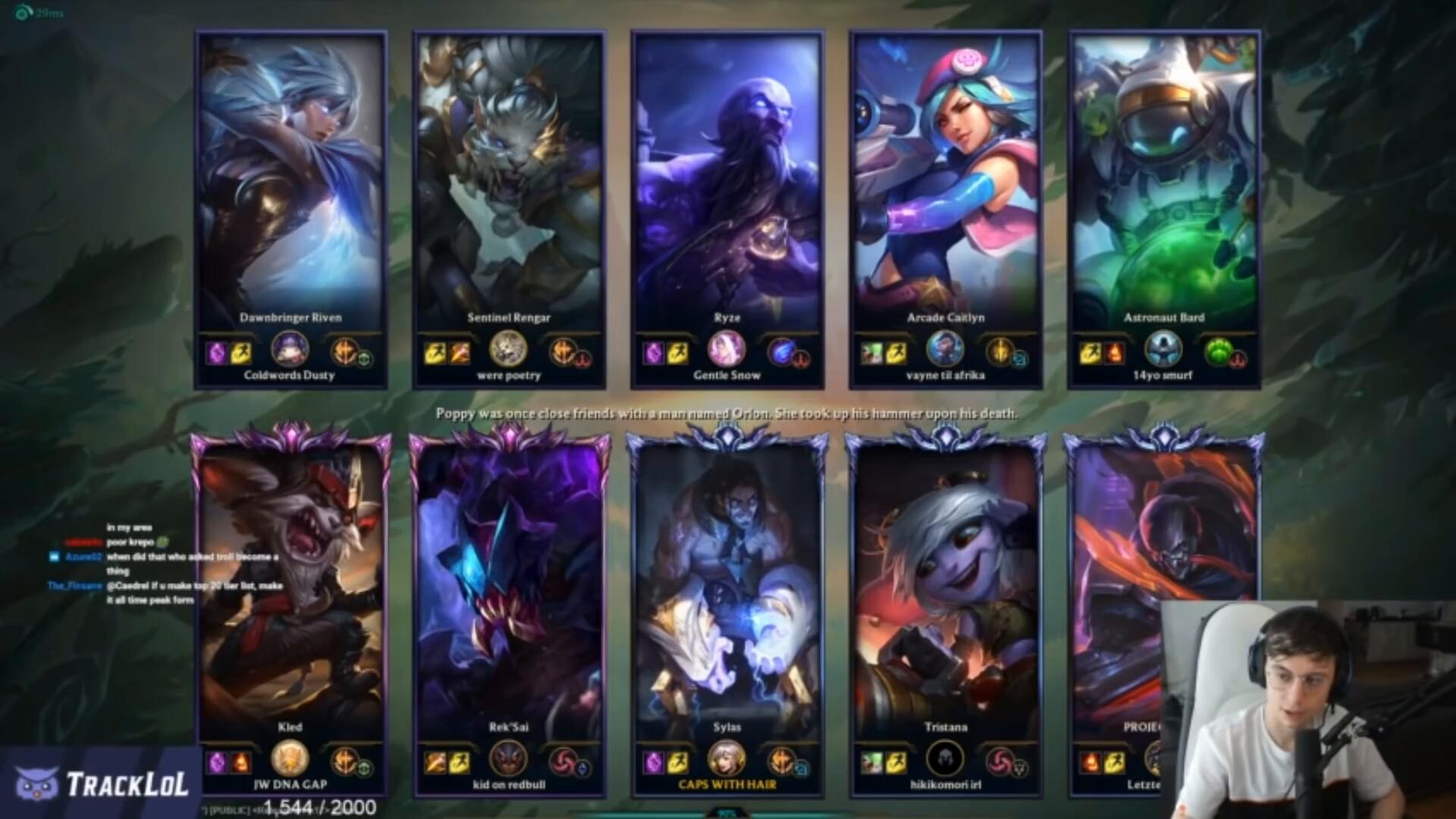Select the Arcade Caitlyn card
1456x819 pixels.
coord(946,182)
